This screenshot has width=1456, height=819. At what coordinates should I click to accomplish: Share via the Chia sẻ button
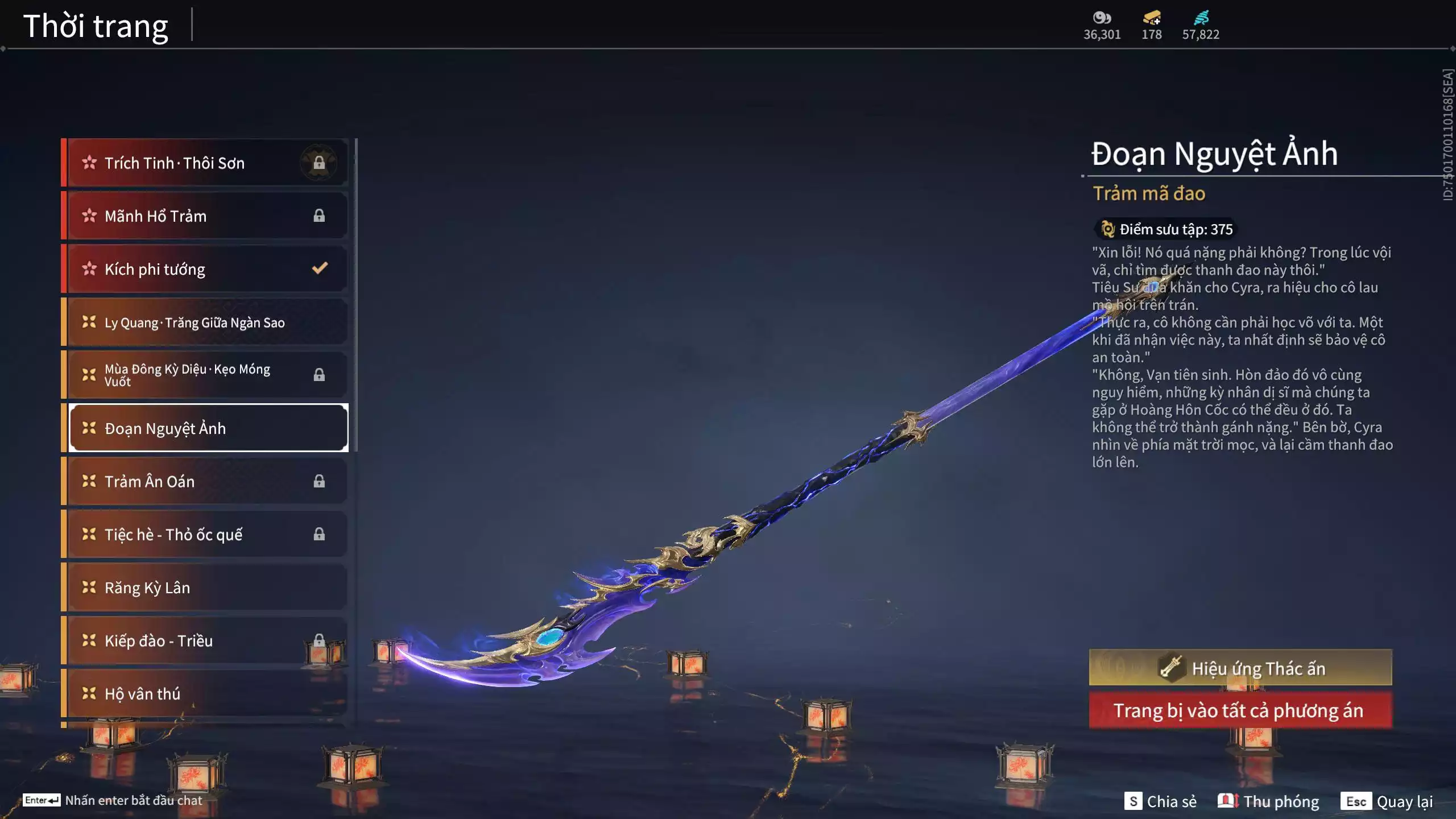[1160, 801]
